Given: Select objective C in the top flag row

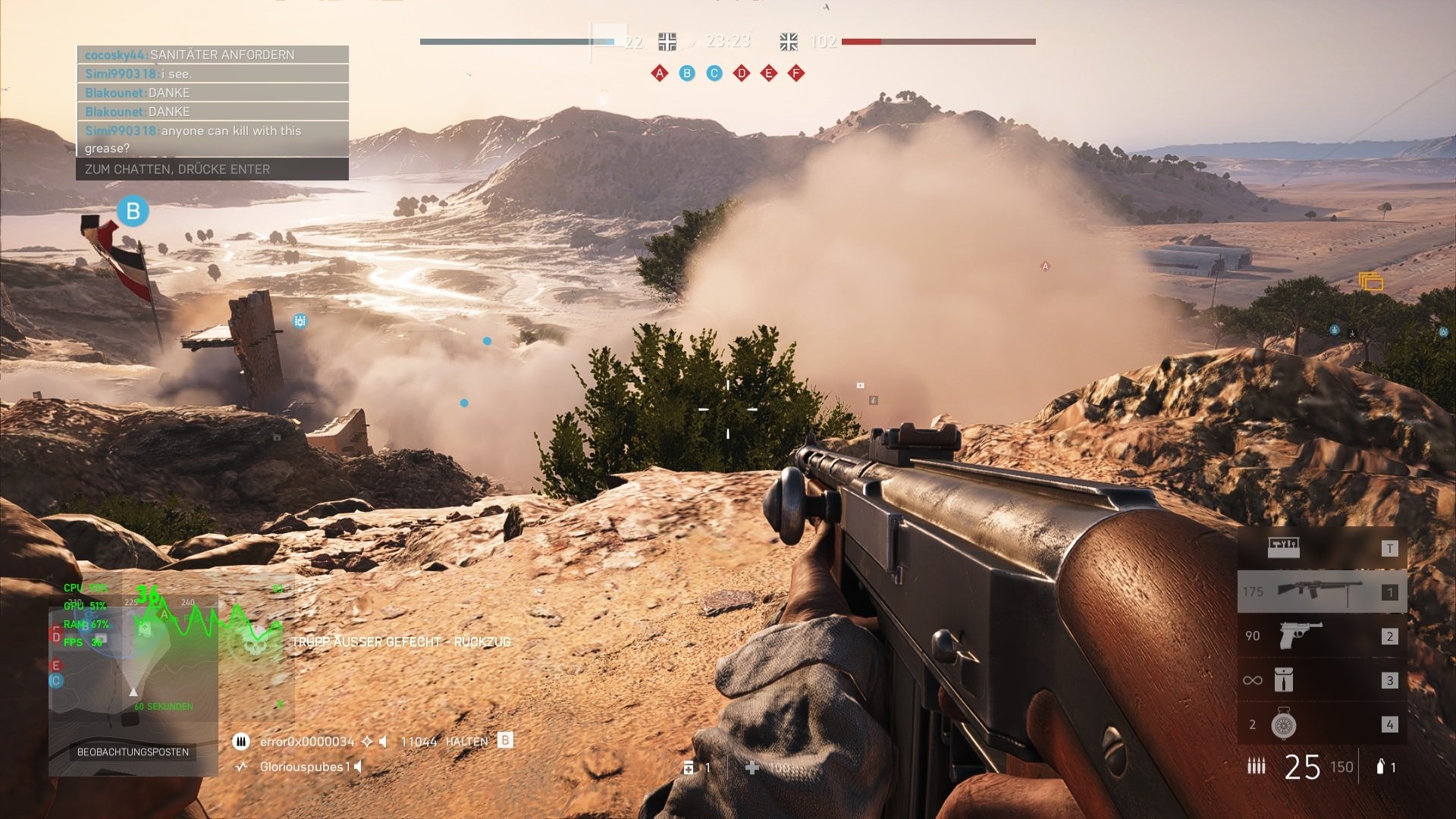Looking at the screenshot, I should click(x=714, y=74).
